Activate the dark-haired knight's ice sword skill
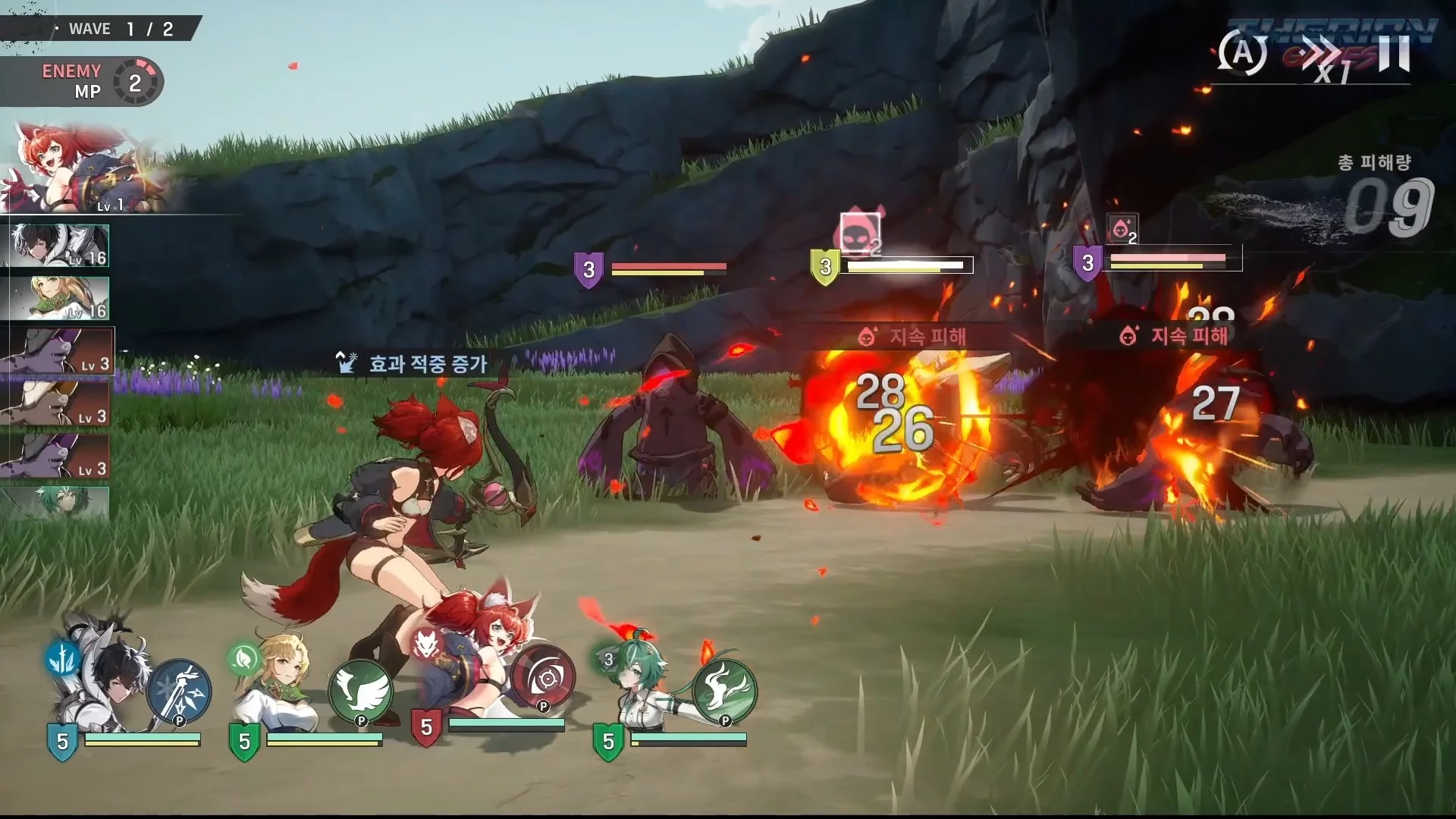The width and height of the screenshot is (1456, 819). point(179,691)
